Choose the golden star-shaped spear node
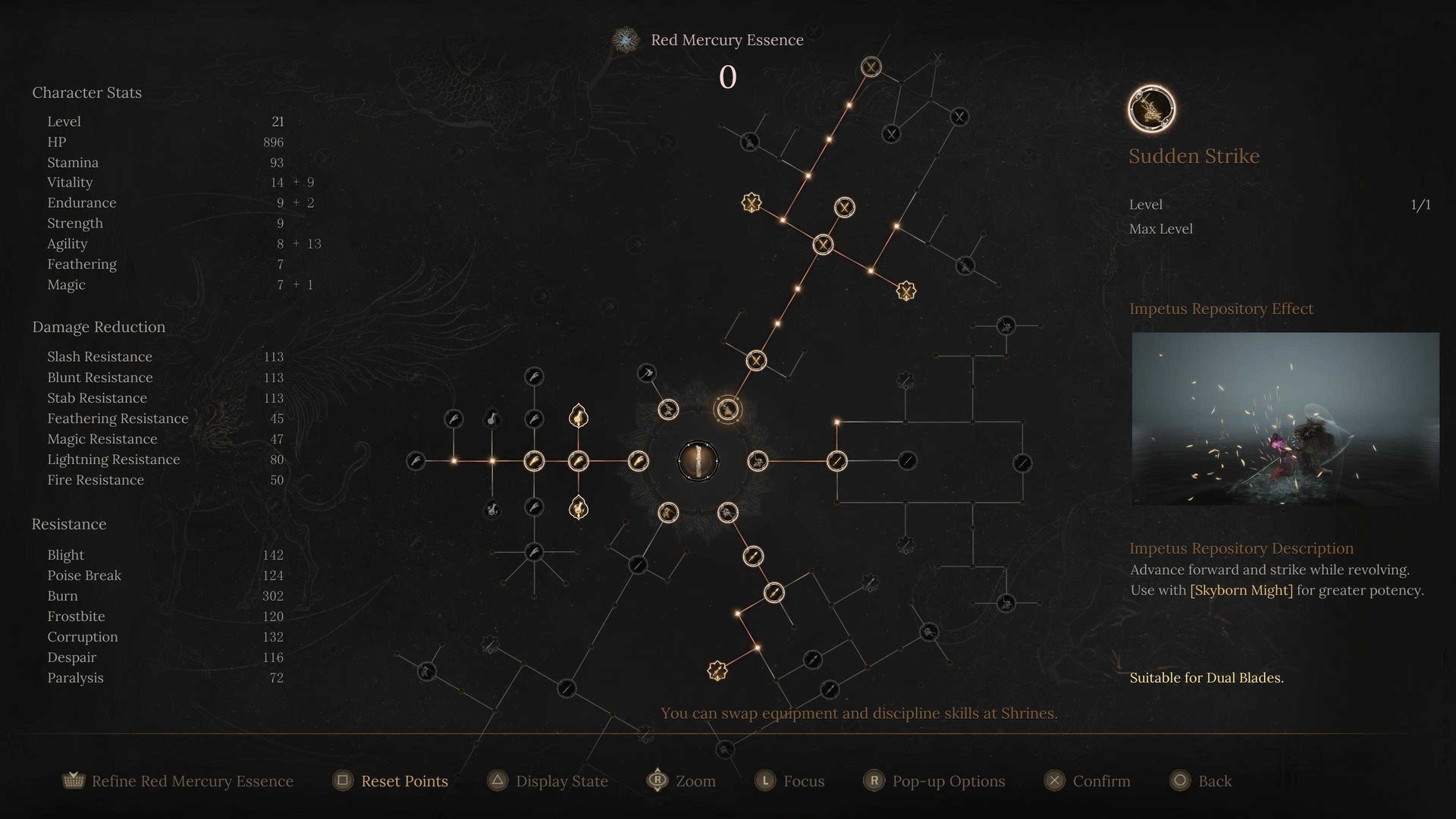 tap(717, 670)
